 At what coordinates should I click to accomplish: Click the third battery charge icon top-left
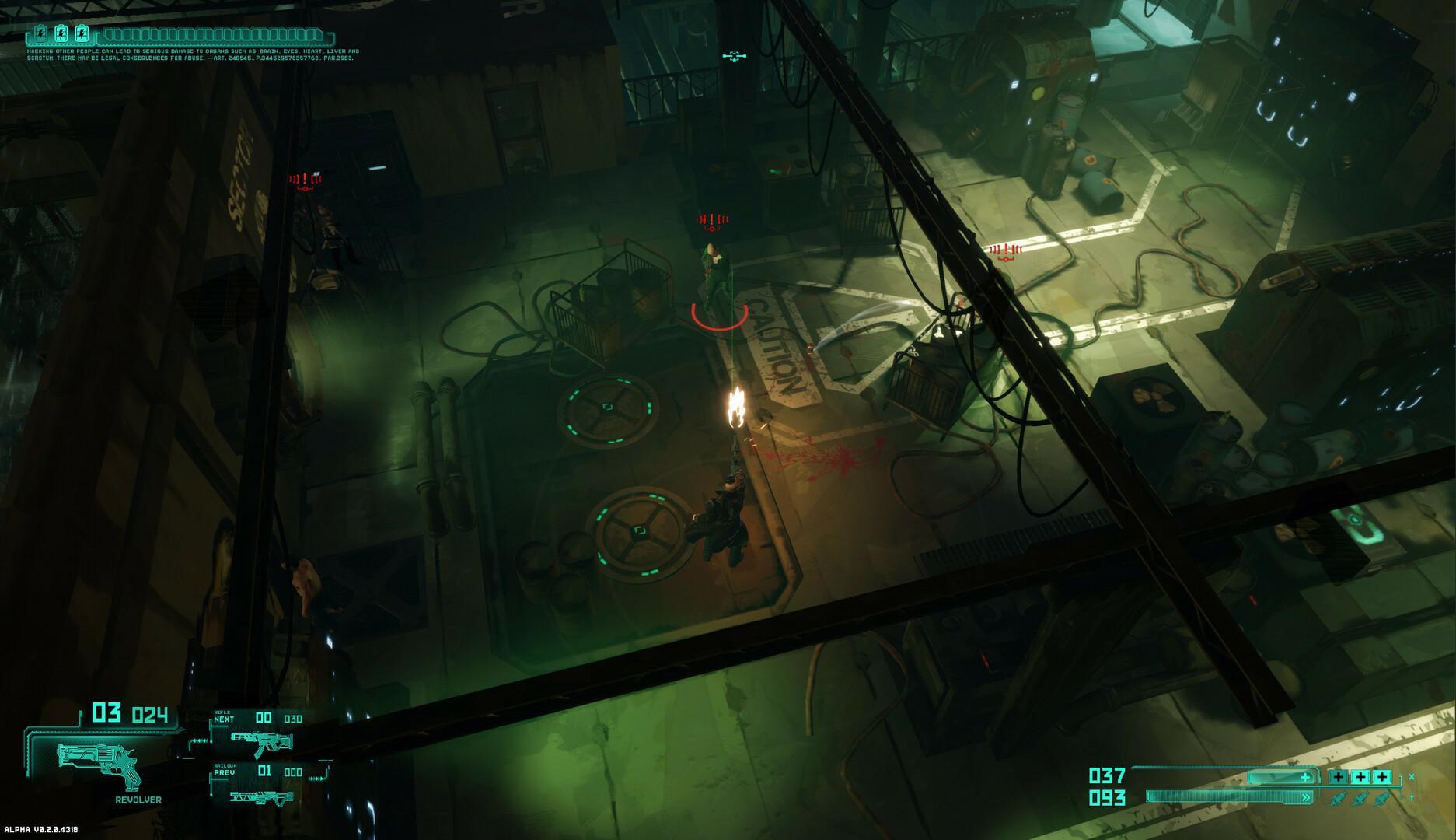point(82,34)
